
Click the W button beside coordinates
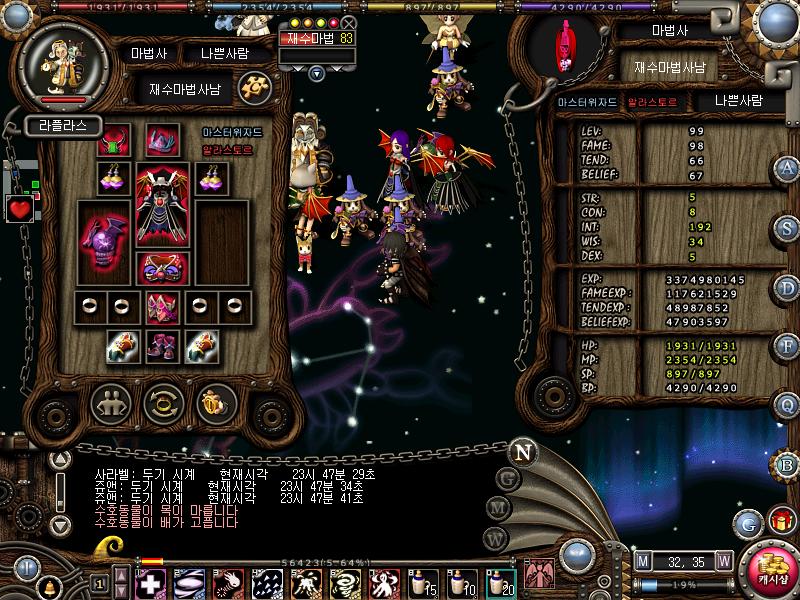point(723,560)
